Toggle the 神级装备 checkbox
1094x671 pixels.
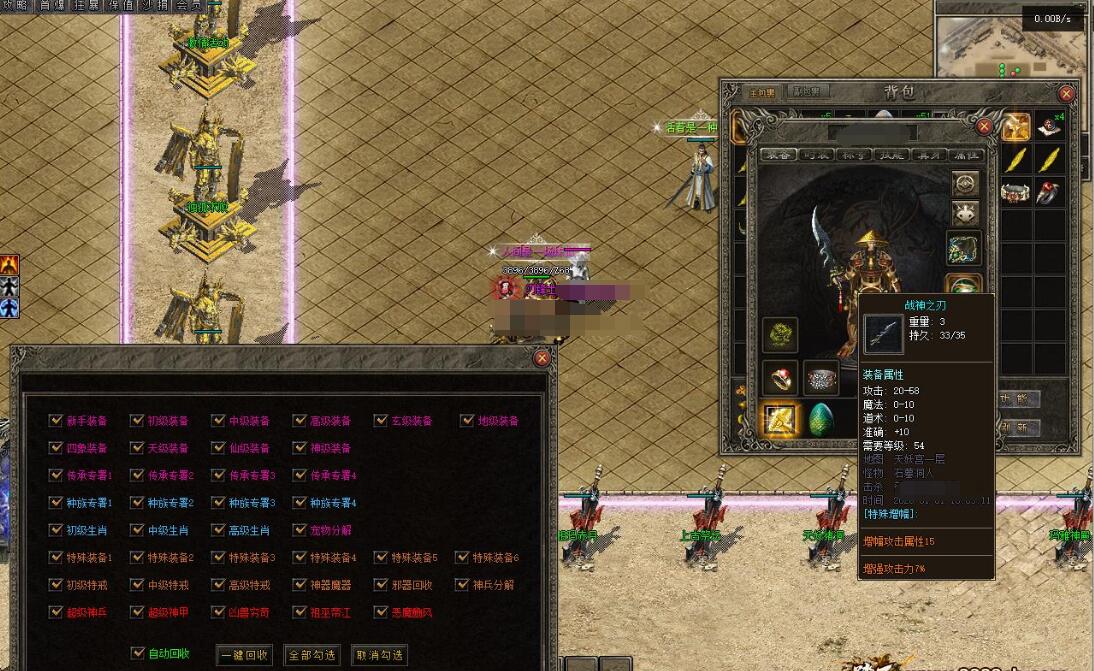tap(300, 448)
